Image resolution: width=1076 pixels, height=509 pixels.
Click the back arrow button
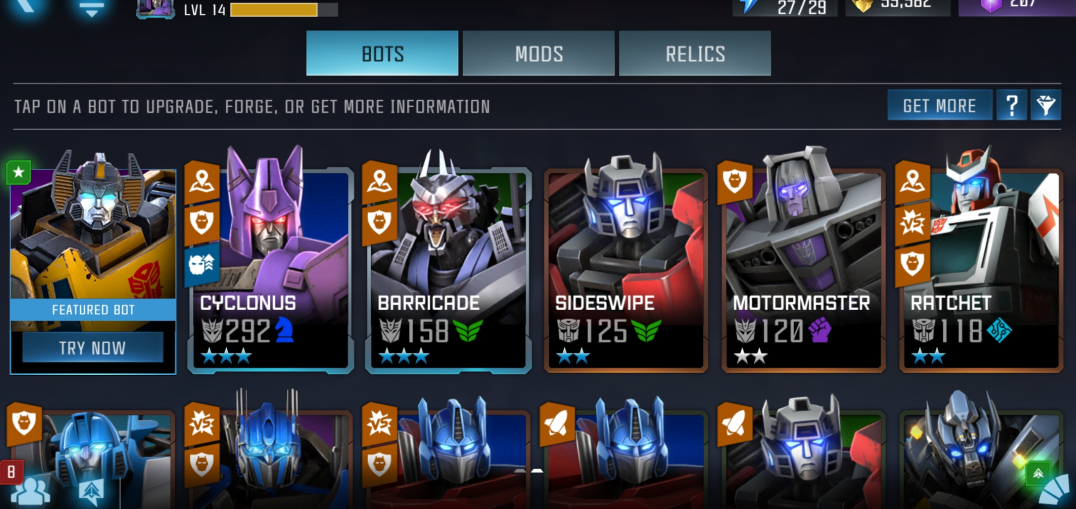click(x=28, y=6)
